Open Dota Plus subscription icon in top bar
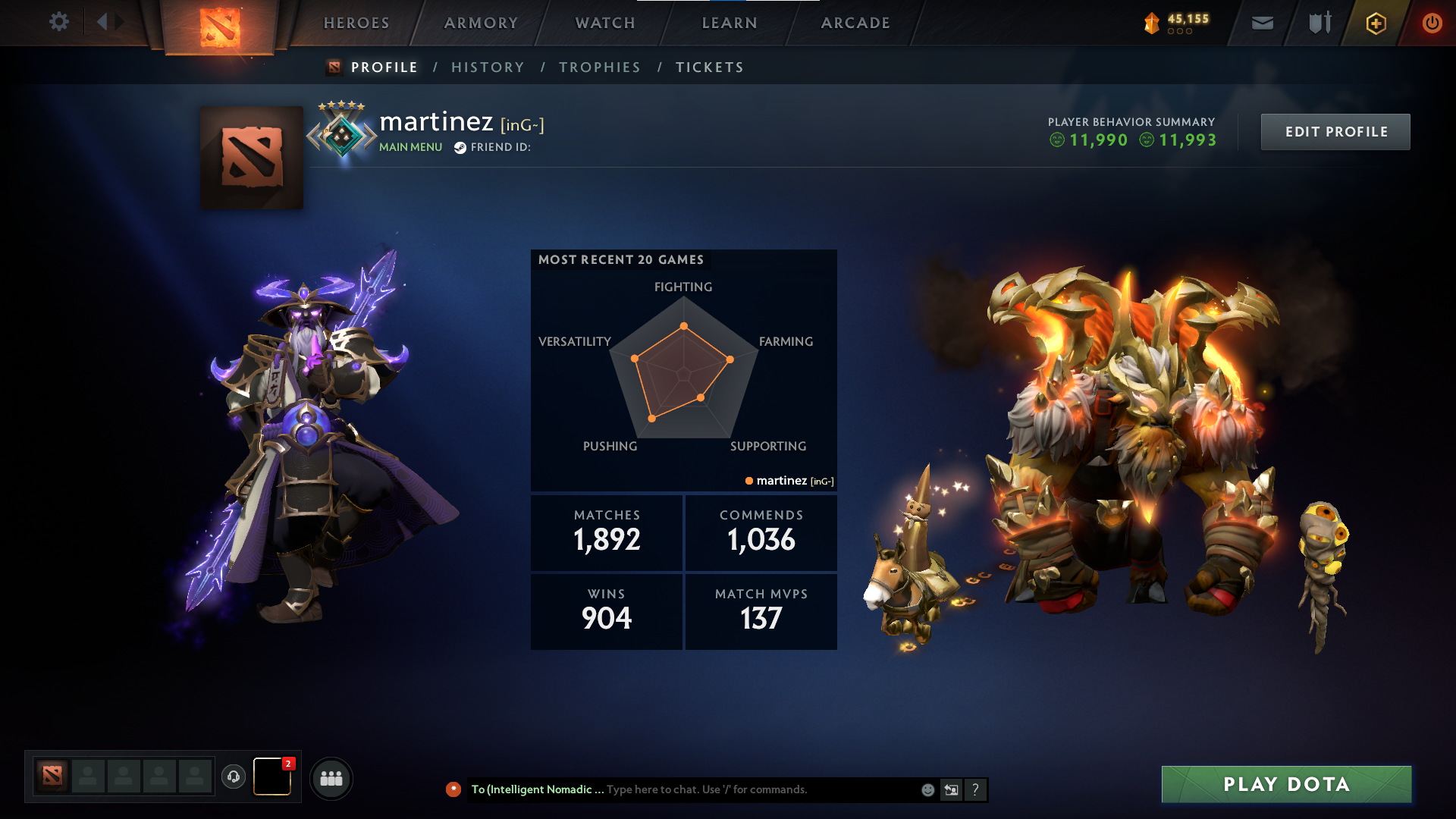The width and height of the screenshot is (1456, 819). pos(1376,23)
